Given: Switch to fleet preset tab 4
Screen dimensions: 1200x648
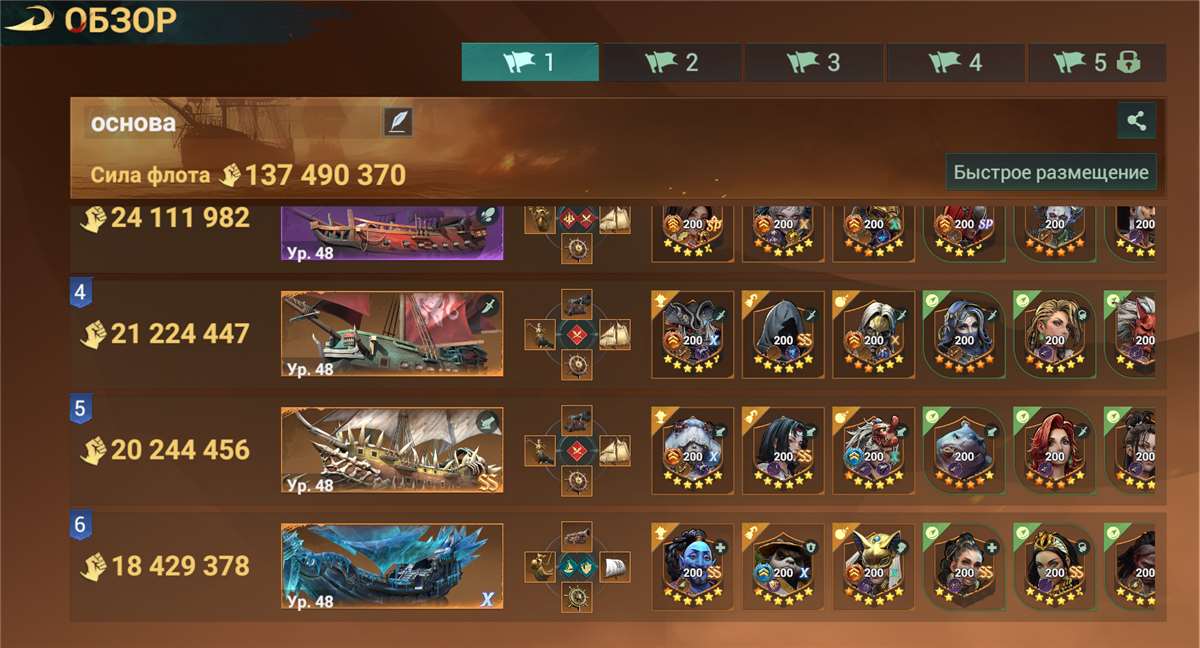Looking at the screenshot, I should [955, 62].
